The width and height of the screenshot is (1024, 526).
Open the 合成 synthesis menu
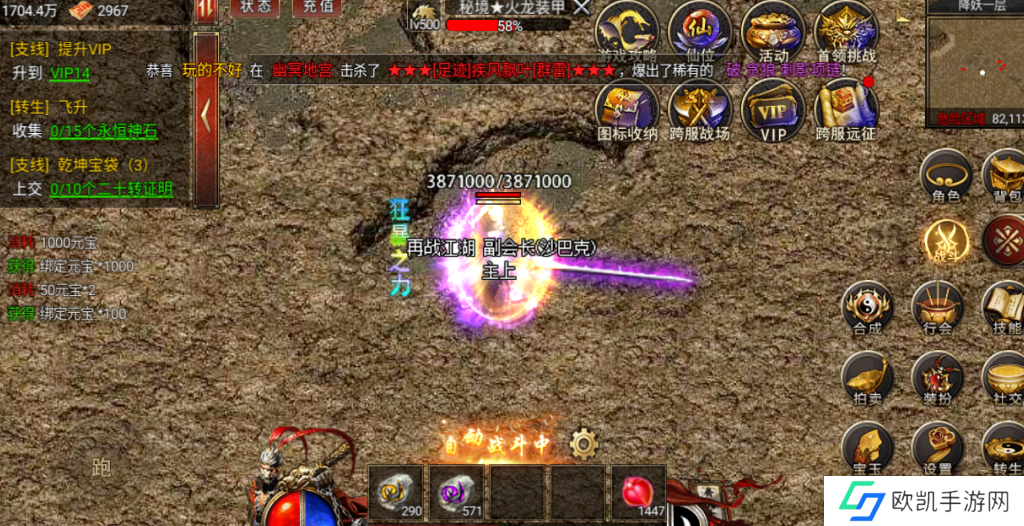click(x=866, y=307)
